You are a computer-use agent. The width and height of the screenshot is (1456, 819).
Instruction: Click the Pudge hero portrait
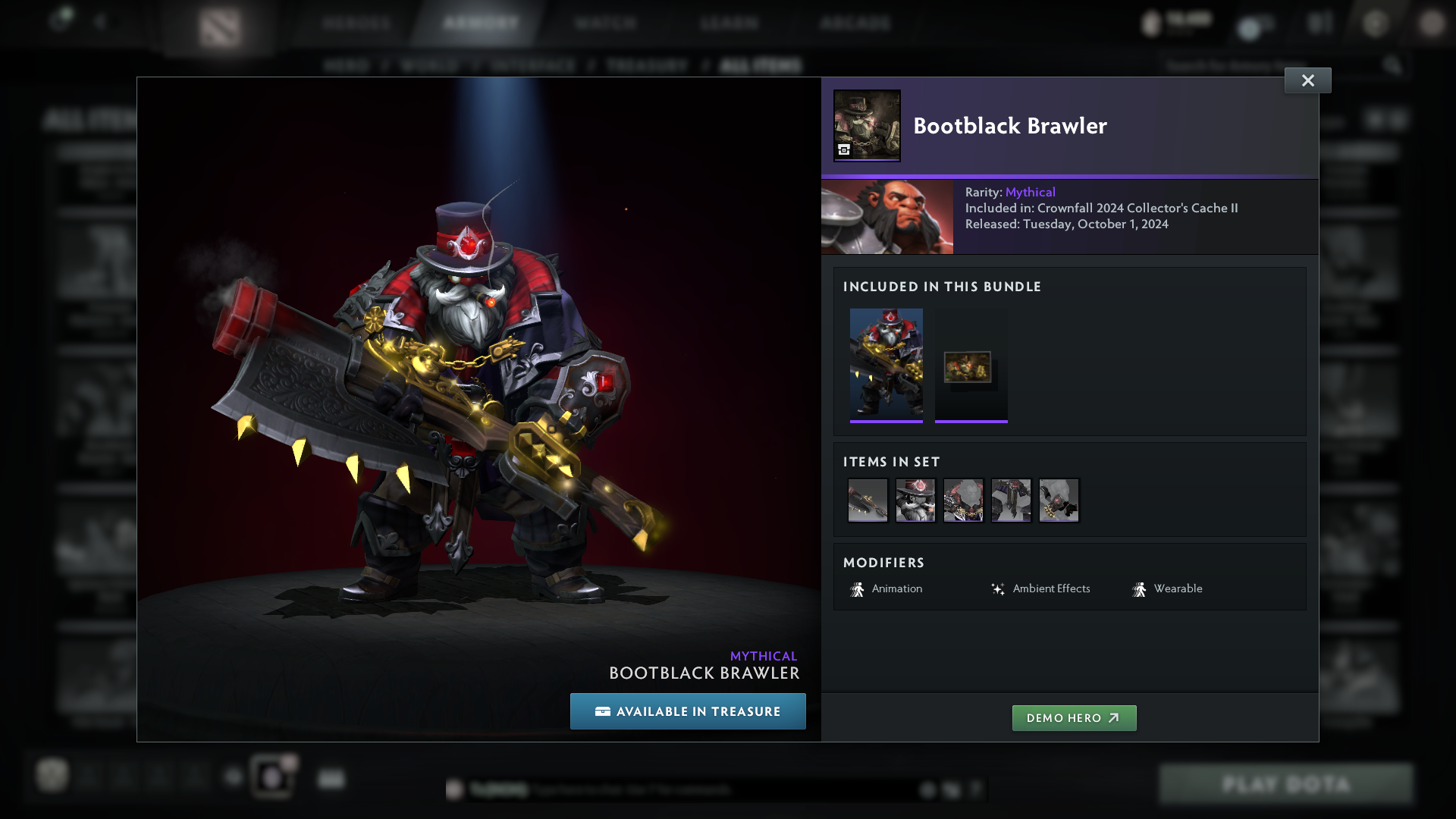887,217
